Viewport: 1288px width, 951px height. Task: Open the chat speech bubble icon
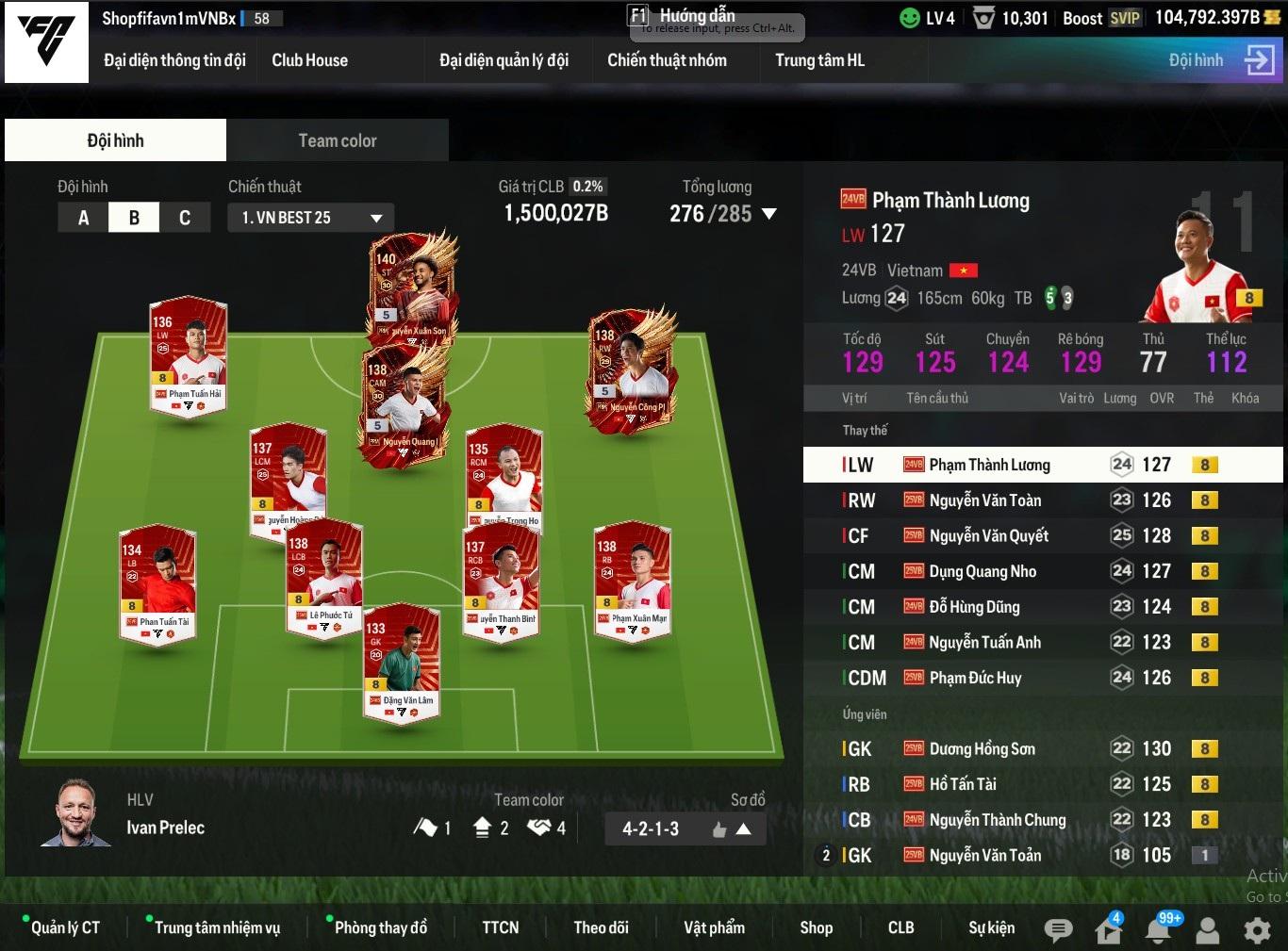[1058, 930]
